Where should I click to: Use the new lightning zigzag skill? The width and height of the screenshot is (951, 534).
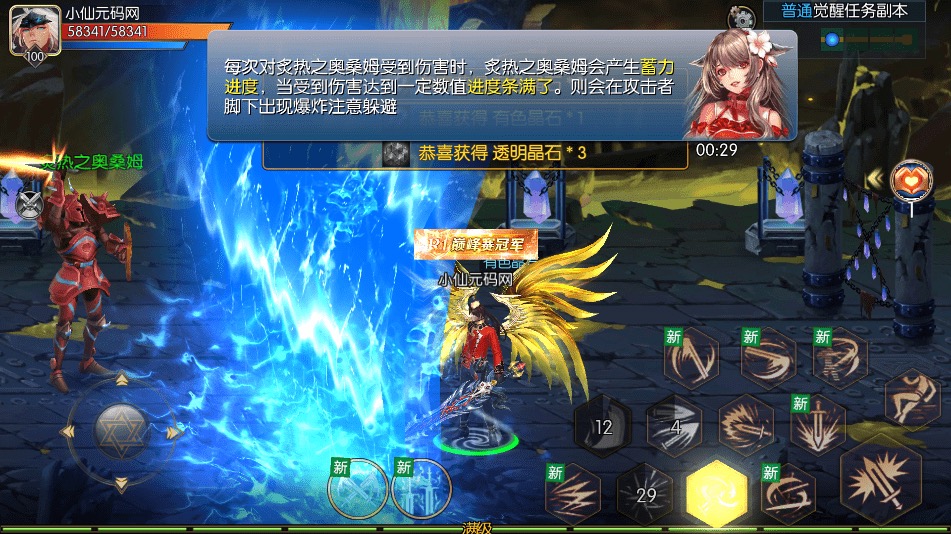pos(574,493)
